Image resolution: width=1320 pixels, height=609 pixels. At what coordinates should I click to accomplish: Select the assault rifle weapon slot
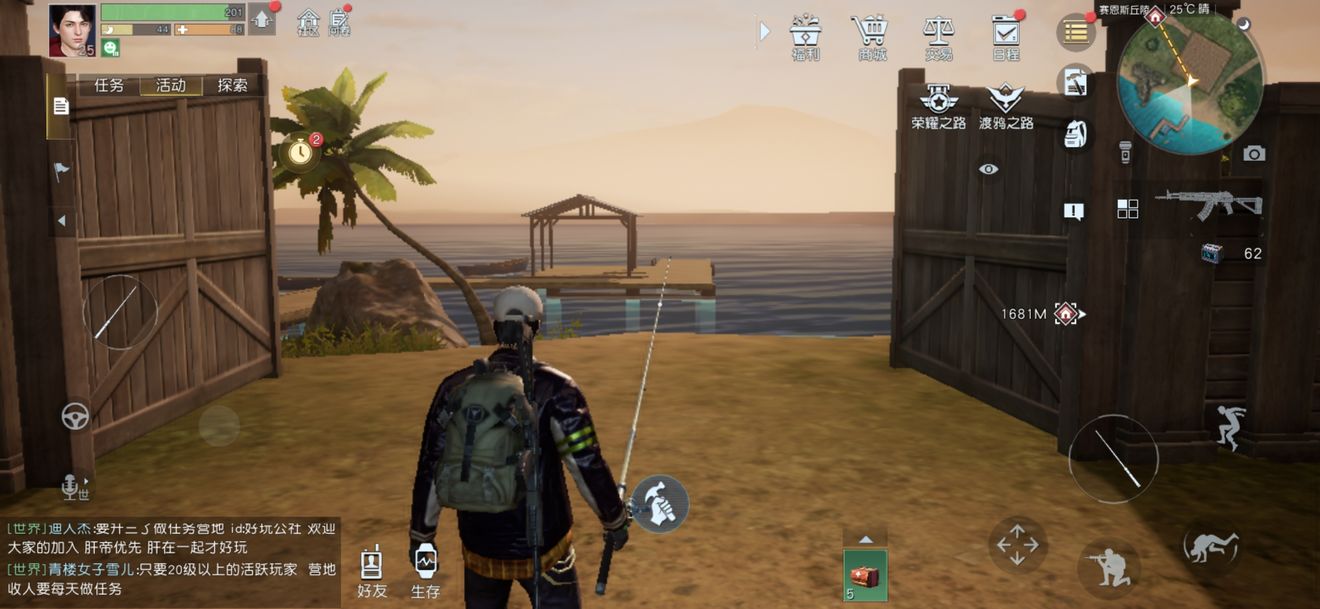click(1209, 203)
